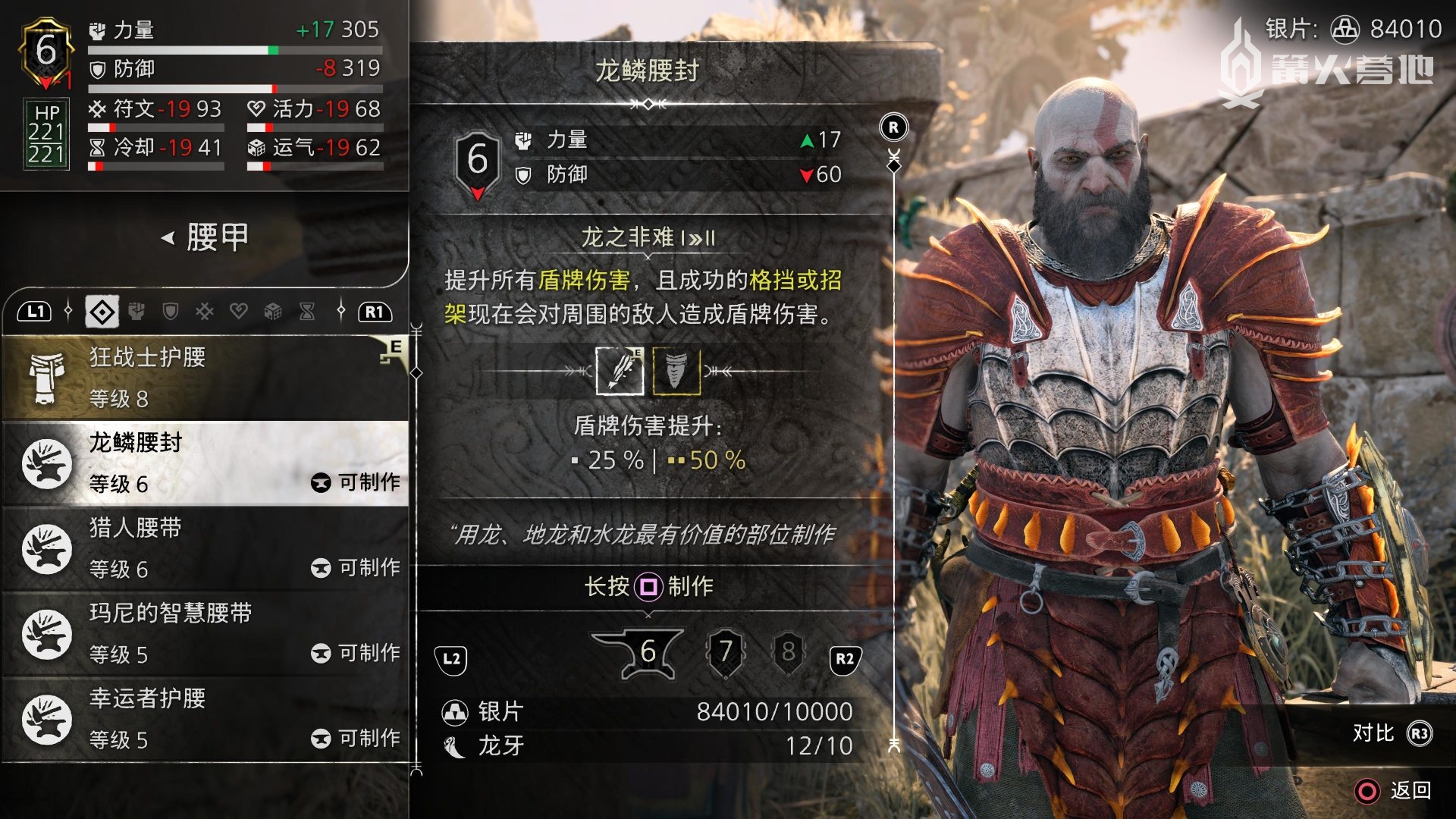Show all items with the diamond filter
This screenshot has height=819, width=1456.
click(102, 312)
